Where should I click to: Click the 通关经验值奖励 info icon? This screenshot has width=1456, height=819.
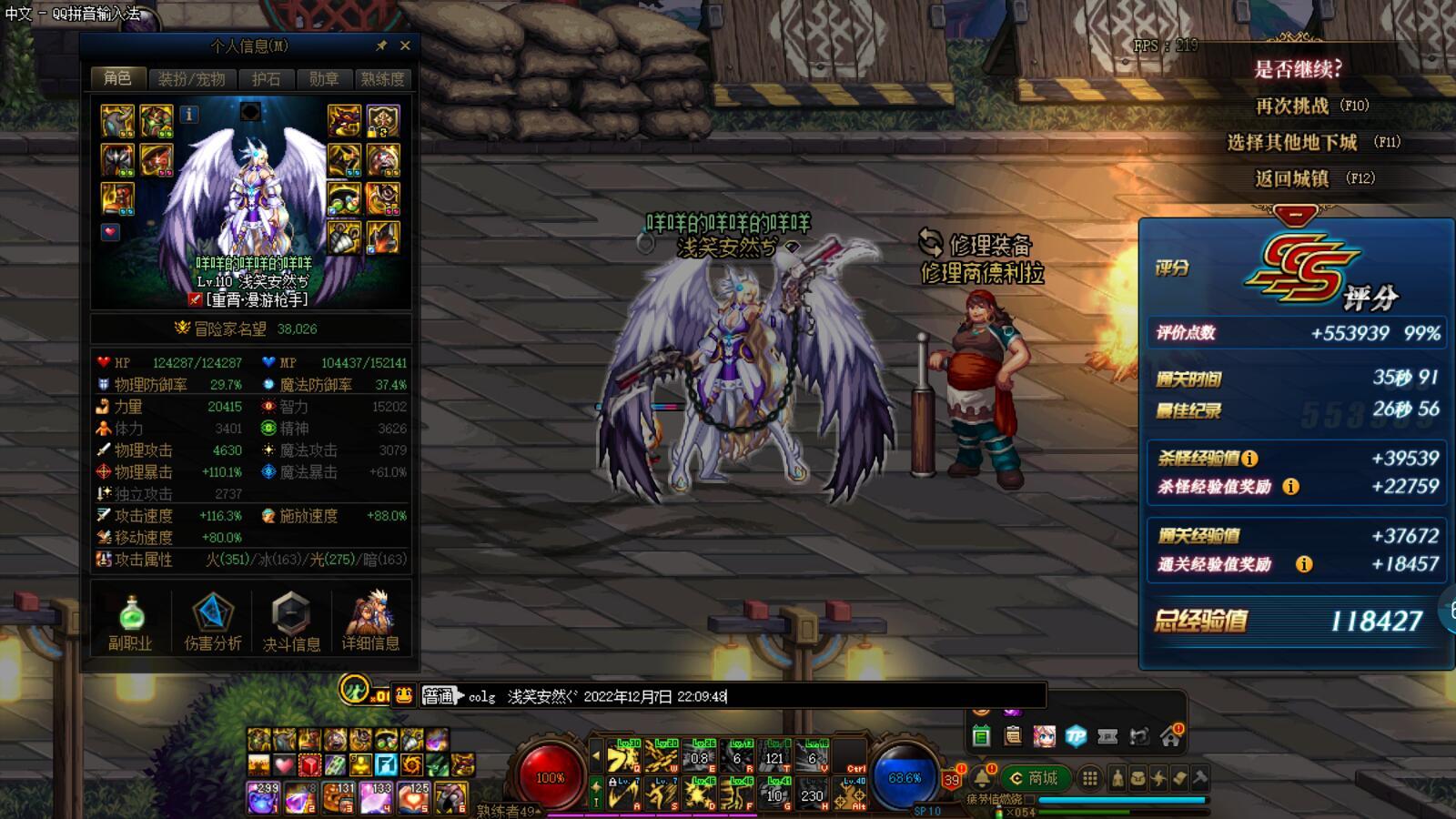click(1304, 564)
